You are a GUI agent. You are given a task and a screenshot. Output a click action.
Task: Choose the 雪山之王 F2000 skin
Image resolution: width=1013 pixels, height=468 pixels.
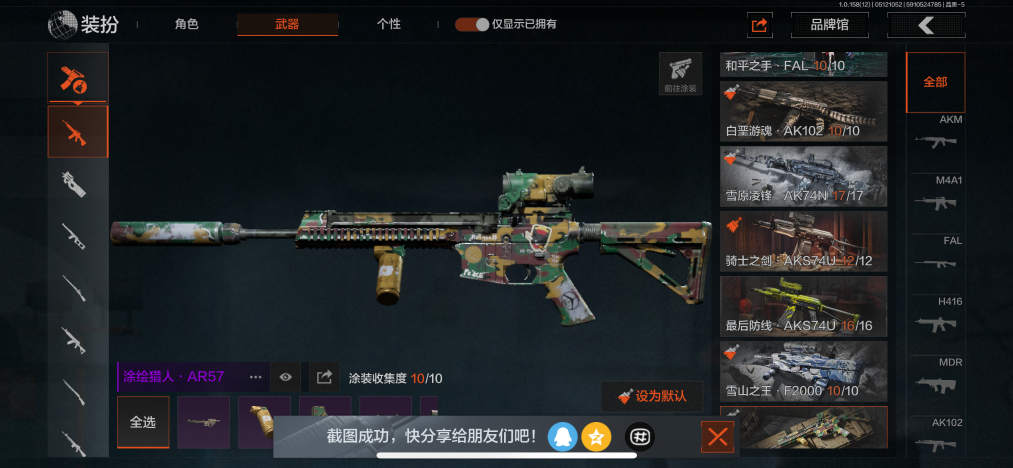803,370
